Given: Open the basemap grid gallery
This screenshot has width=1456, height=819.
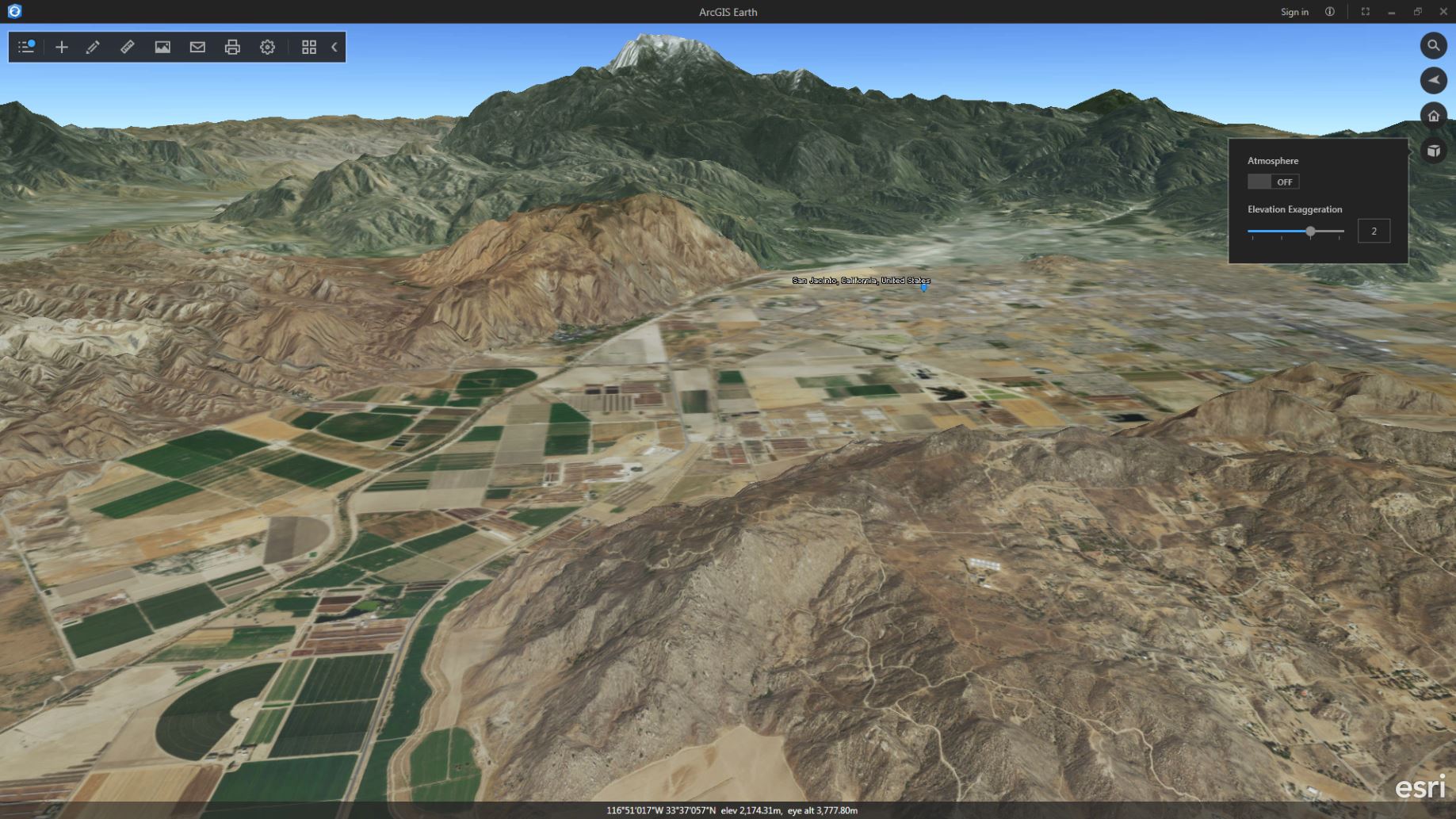Looking at the screenshot, I should (309, 47).
